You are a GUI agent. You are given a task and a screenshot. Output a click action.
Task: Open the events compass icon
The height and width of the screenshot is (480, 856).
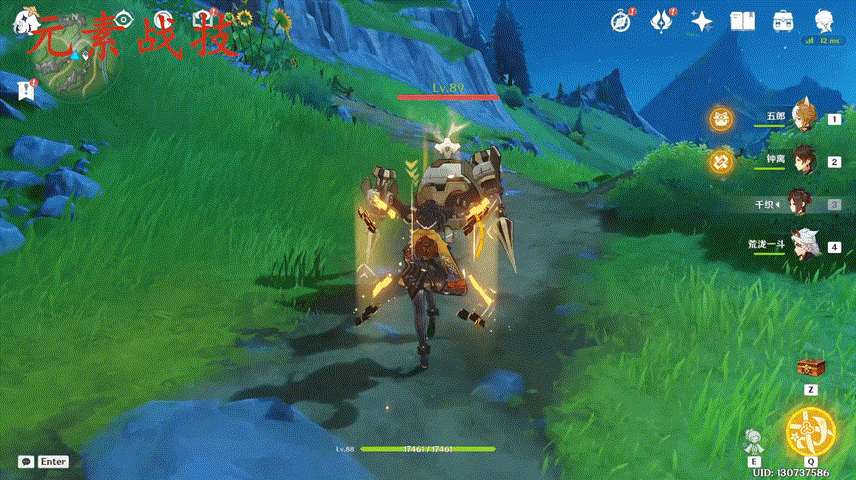click(624, 20)
